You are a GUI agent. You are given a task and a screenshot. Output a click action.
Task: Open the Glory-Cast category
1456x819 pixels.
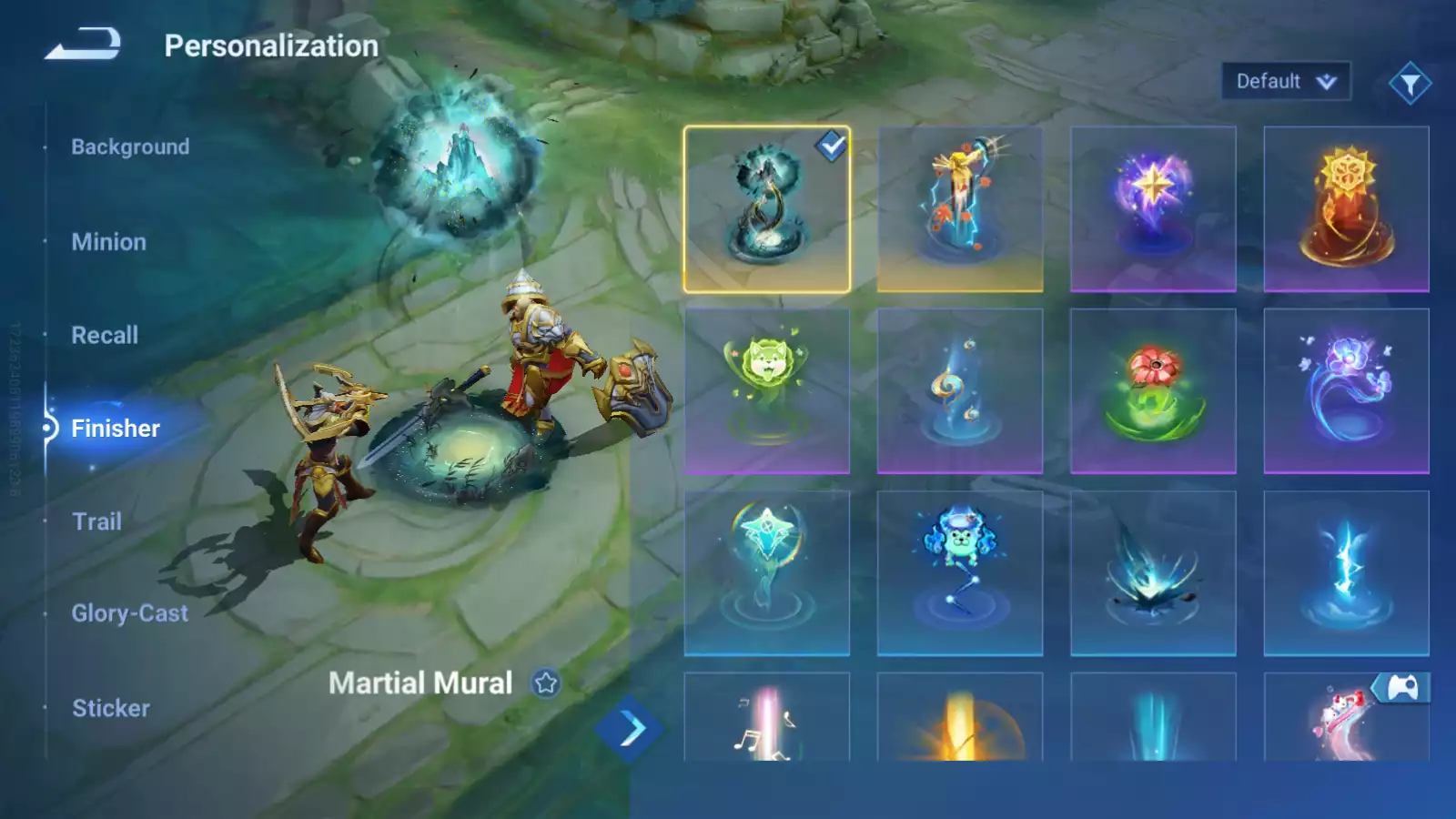tap(130, 613)
